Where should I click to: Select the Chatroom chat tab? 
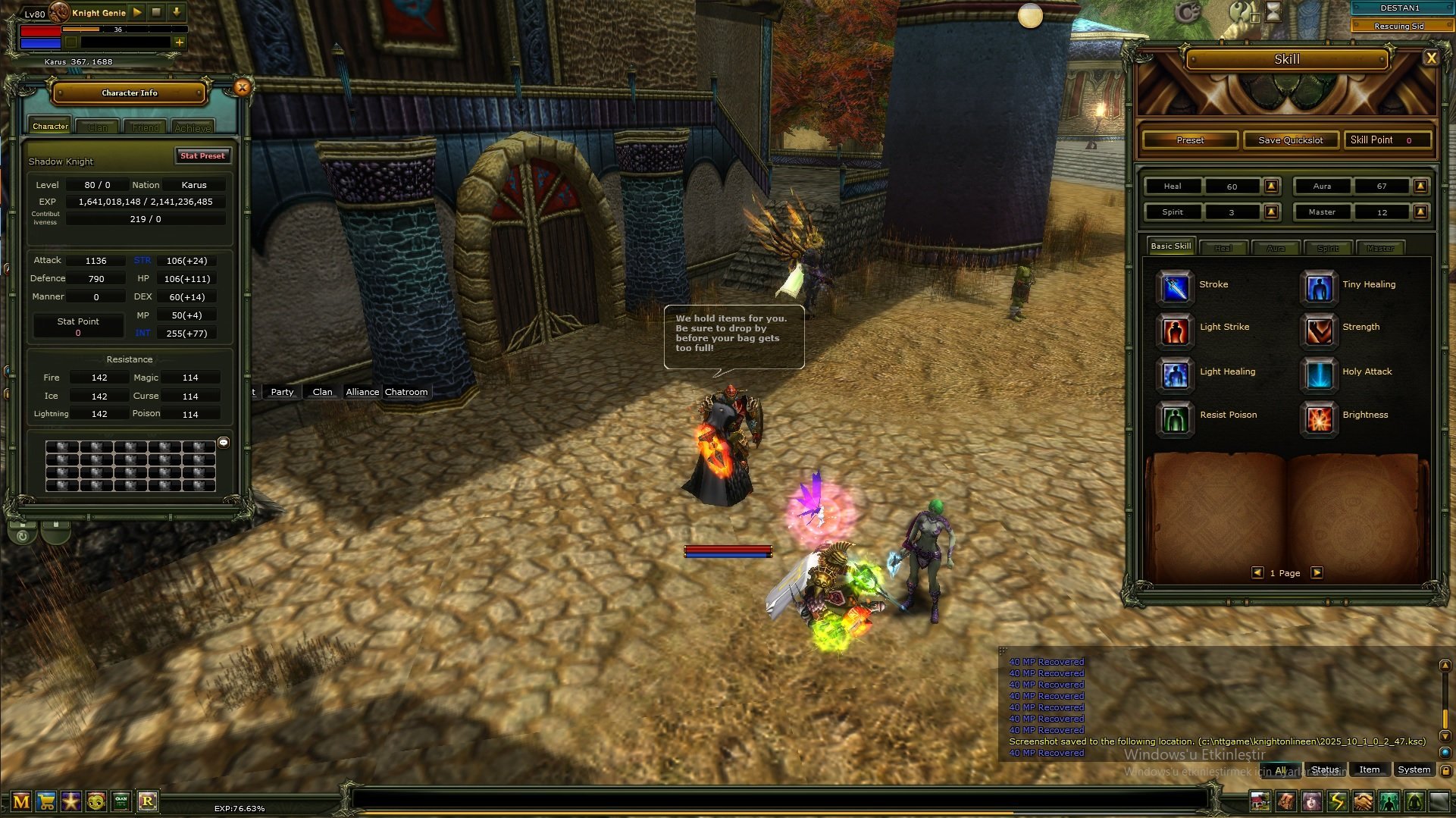coord(406,392)
